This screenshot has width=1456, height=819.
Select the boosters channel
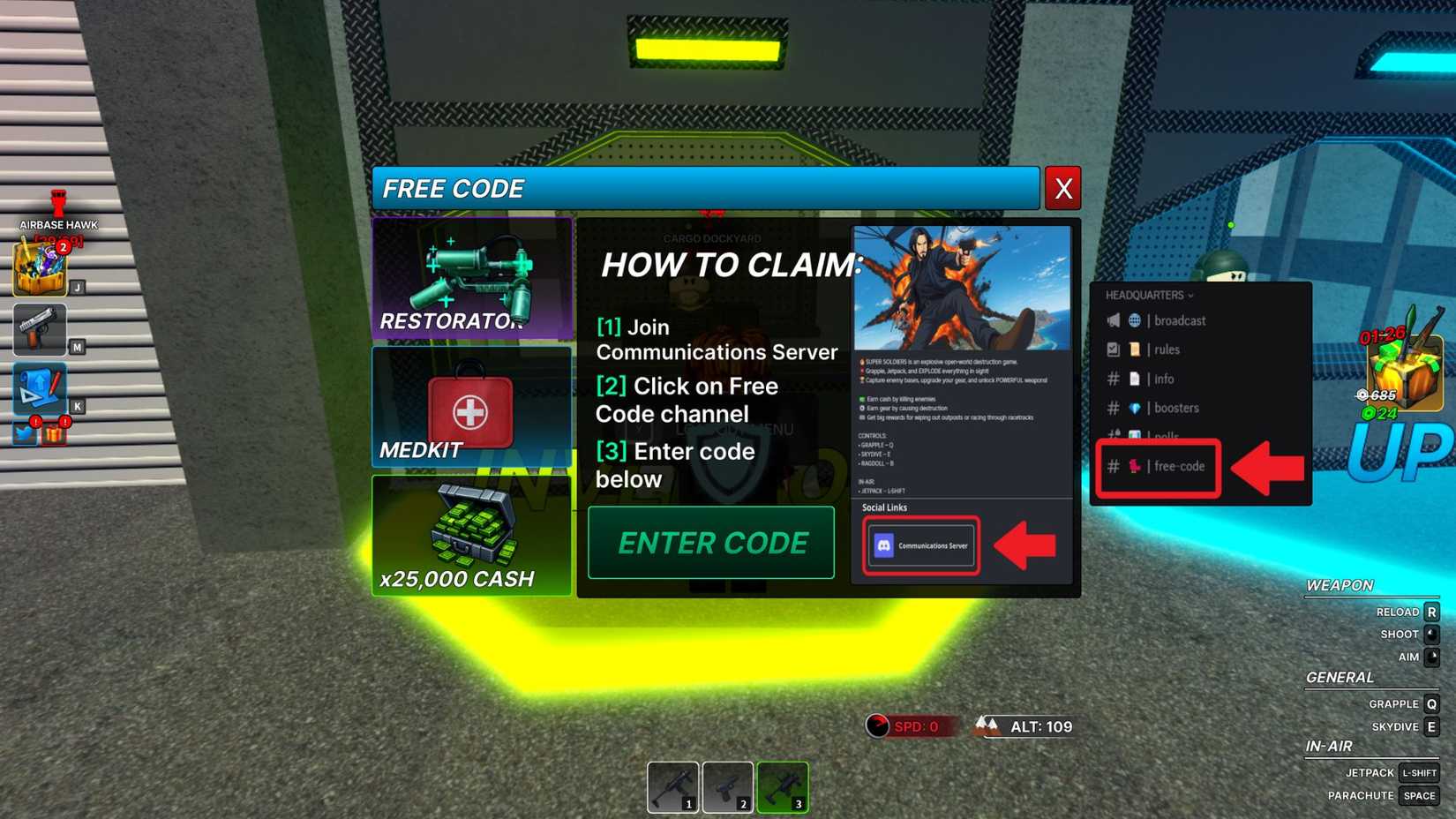(x=1175, y=408)
